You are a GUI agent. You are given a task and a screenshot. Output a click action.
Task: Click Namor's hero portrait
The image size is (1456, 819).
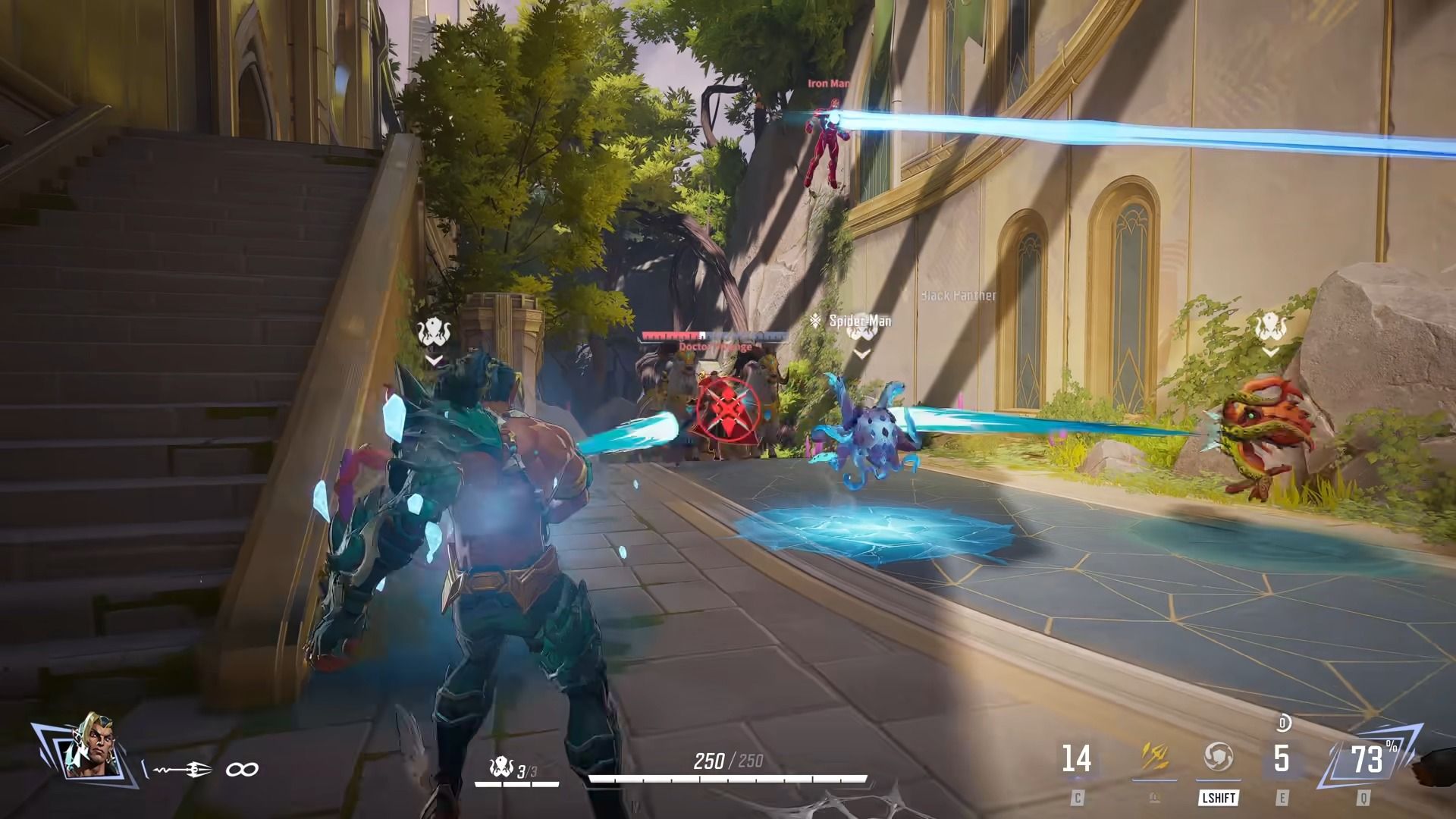pos(91,745)
